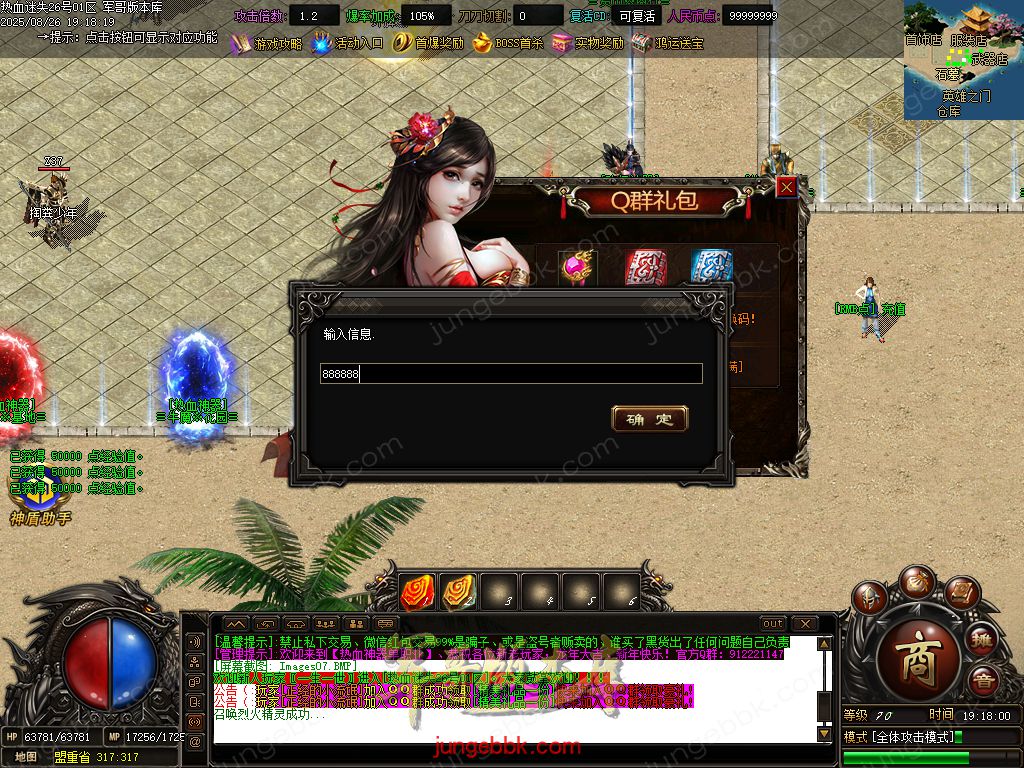The width and height of the screenshot is (1024, 768).
Task: Open the 鸿运送宝 treasure chest event
Action: tap(667, 44)
